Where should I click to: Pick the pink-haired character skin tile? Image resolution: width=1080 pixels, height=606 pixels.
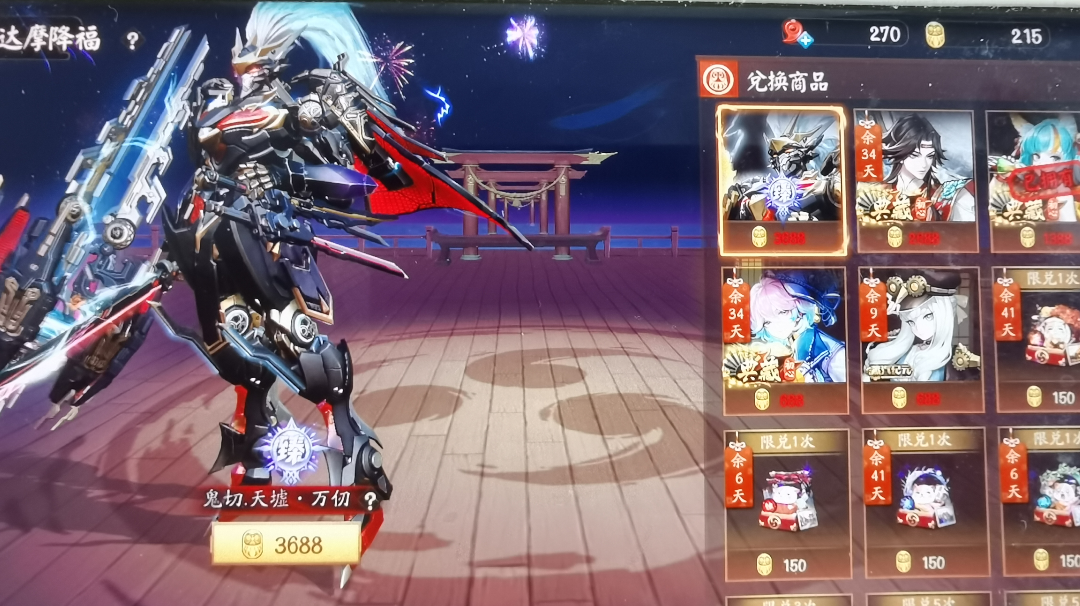tap(785, 338)
